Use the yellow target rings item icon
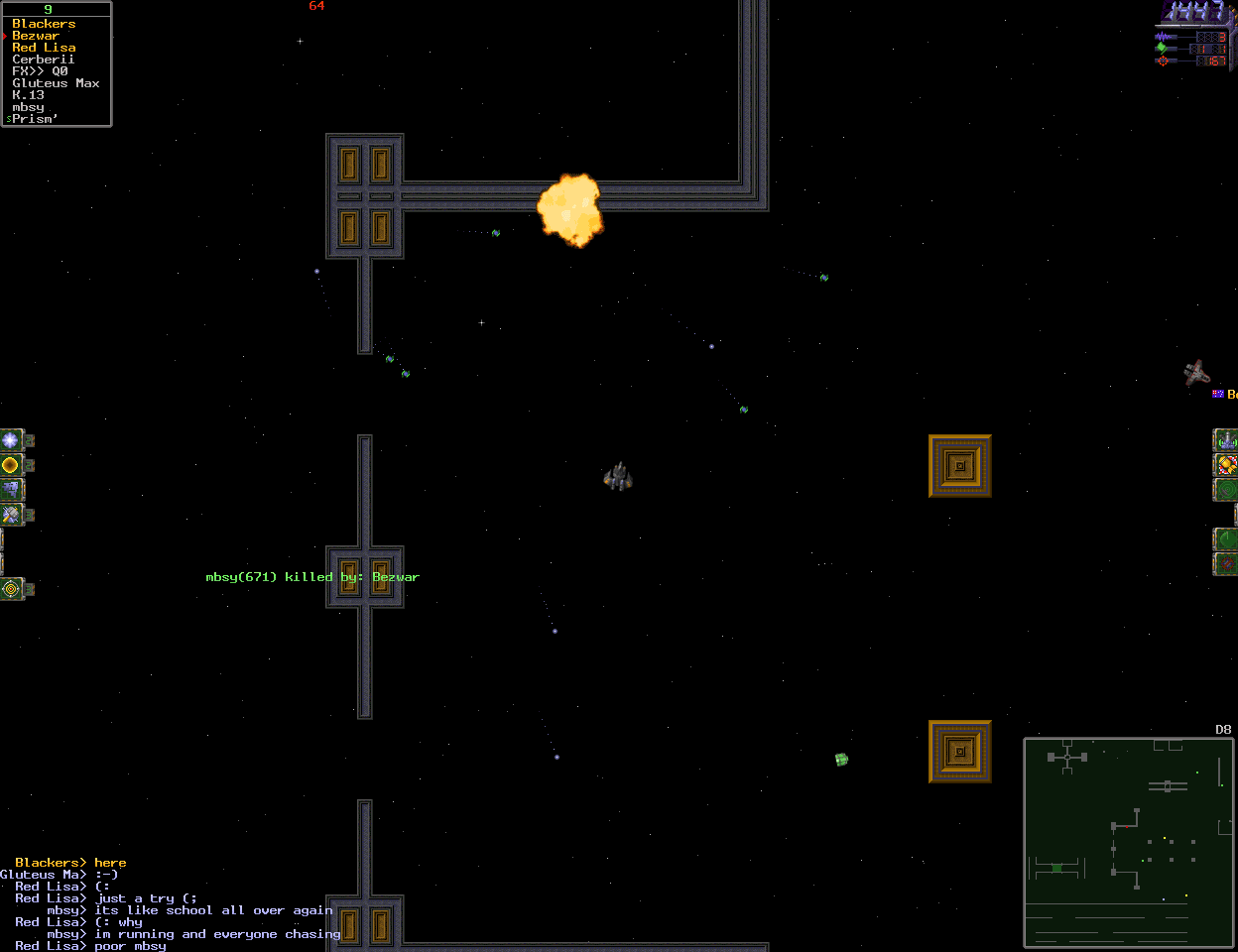Viewport: 1238px width, 952px height. pyautogui.click(x=11, y=589)
